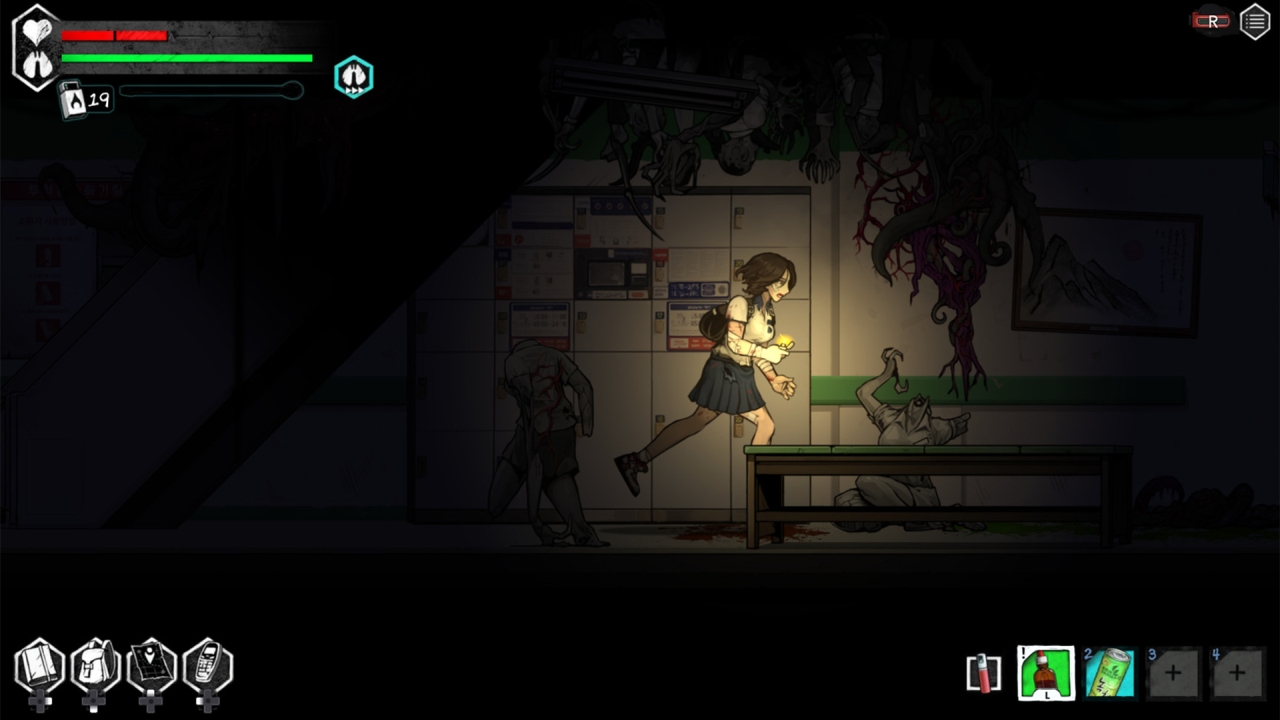Screen dimensions: 1280x720
Task: Use the tonic bottle in quick slot 1
Action: click(x=1045, y=672)
